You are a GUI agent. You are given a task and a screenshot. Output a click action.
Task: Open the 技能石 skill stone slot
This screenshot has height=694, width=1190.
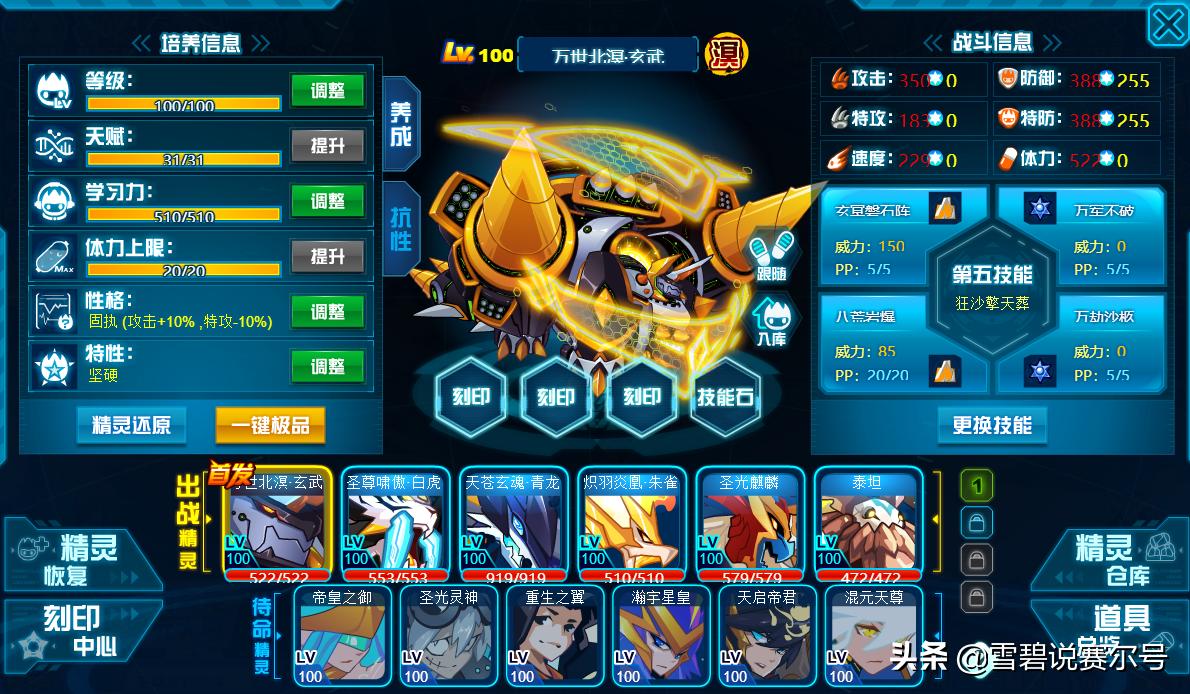(x=725, y=397)
